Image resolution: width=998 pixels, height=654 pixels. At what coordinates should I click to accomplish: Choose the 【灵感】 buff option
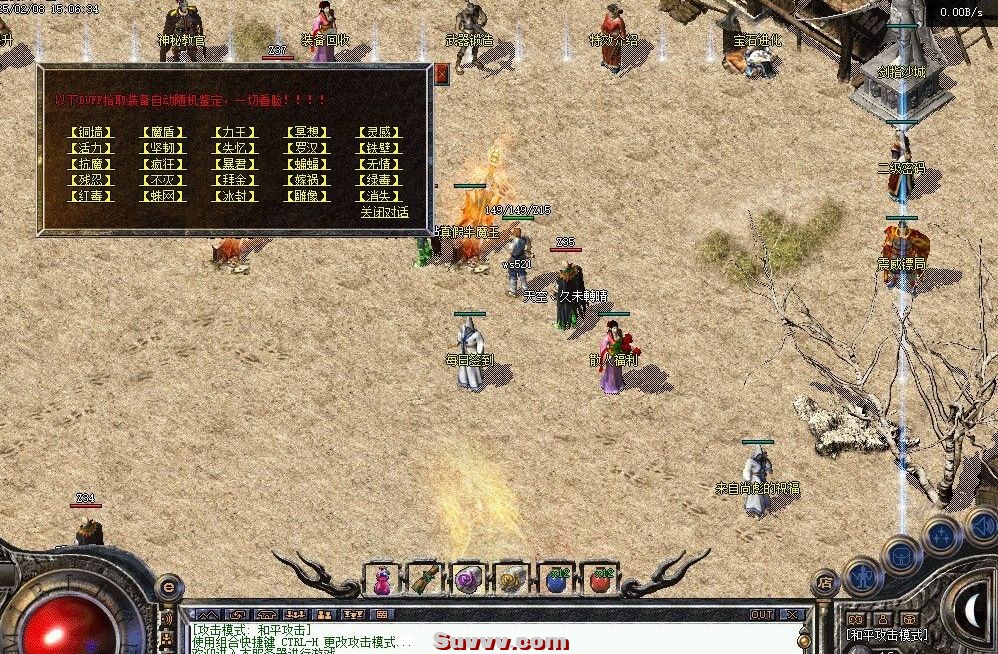(x=378, y=132)
